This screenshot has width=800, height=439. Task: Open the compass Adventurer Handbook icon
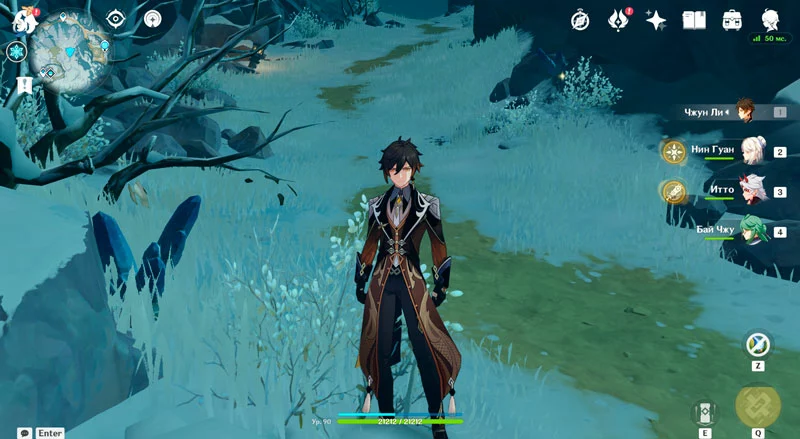(580, 19)
